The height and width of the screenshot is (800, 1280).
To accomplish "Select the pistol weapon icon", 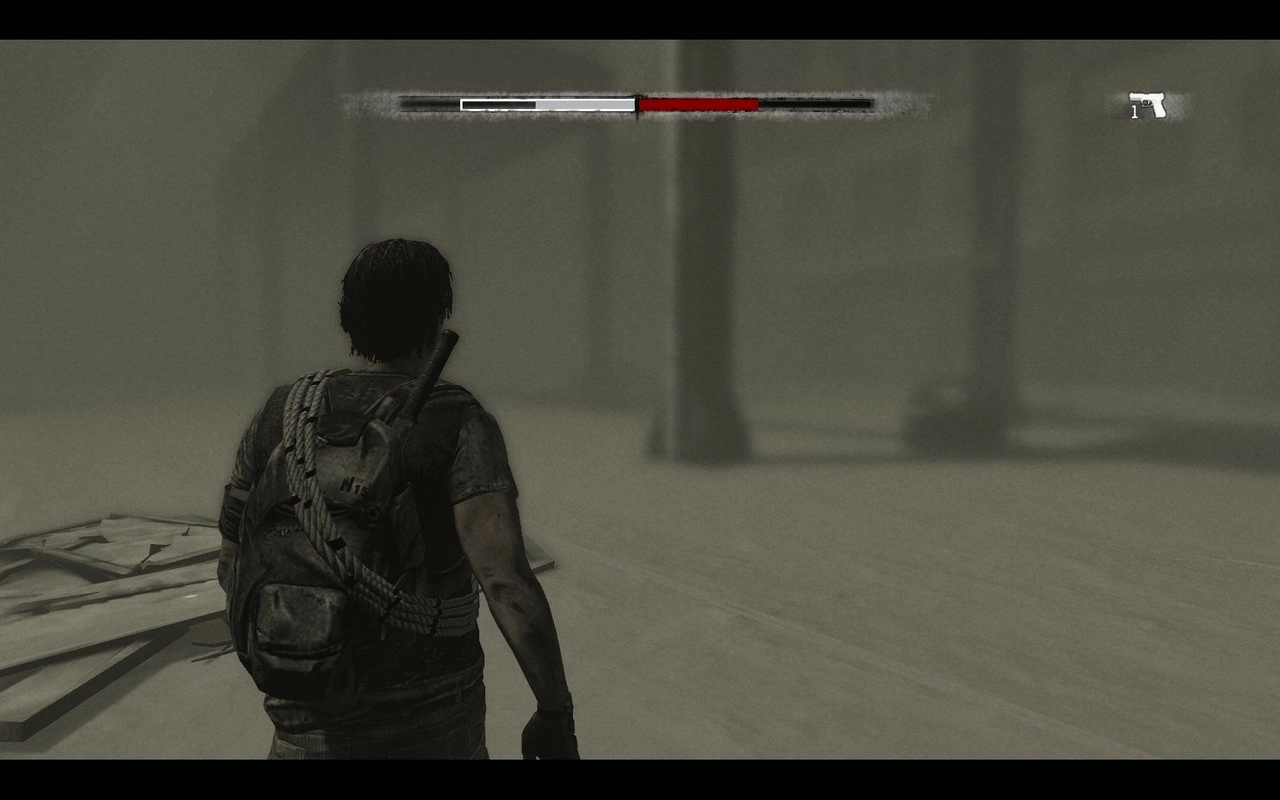I will [x=1149, y=105].
